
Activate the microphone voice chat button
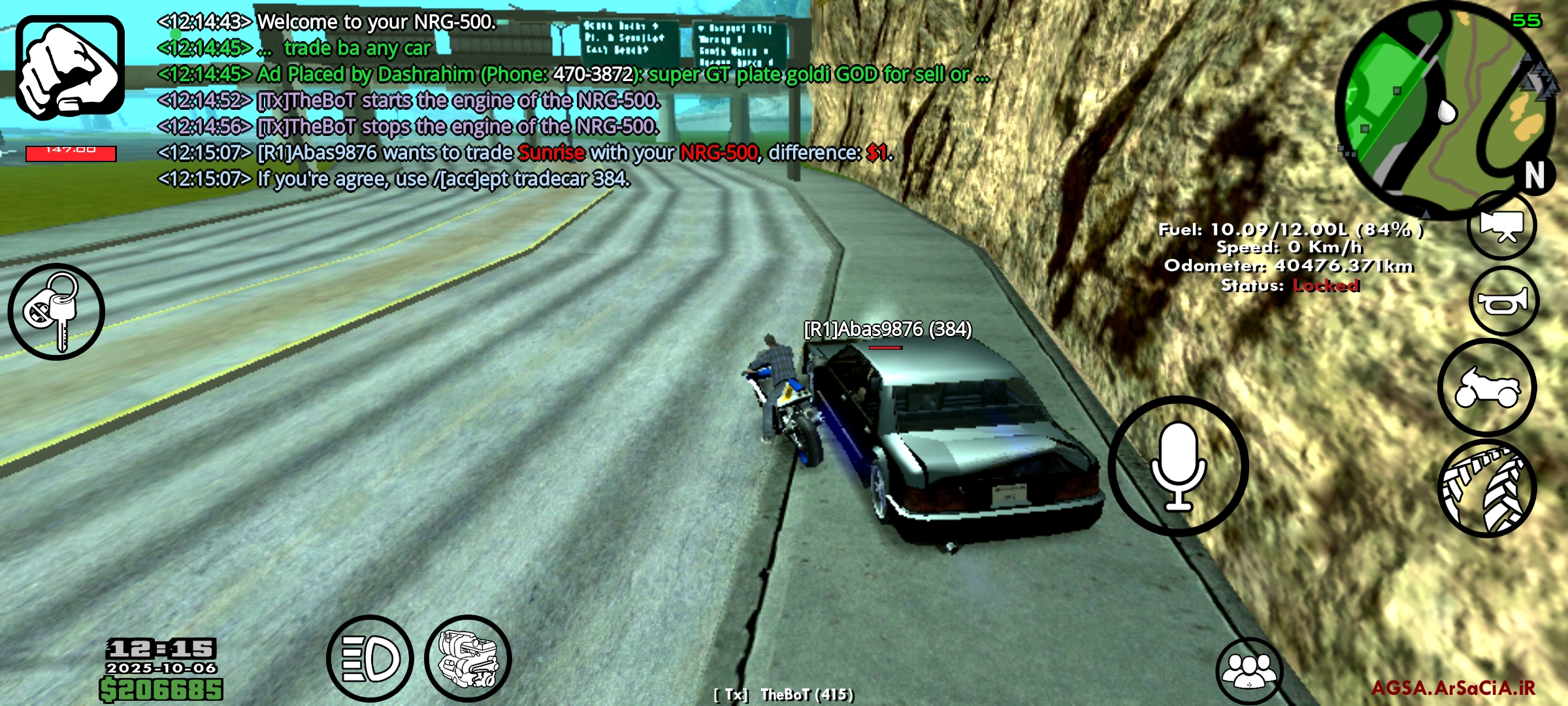[x=1178, y=466]
